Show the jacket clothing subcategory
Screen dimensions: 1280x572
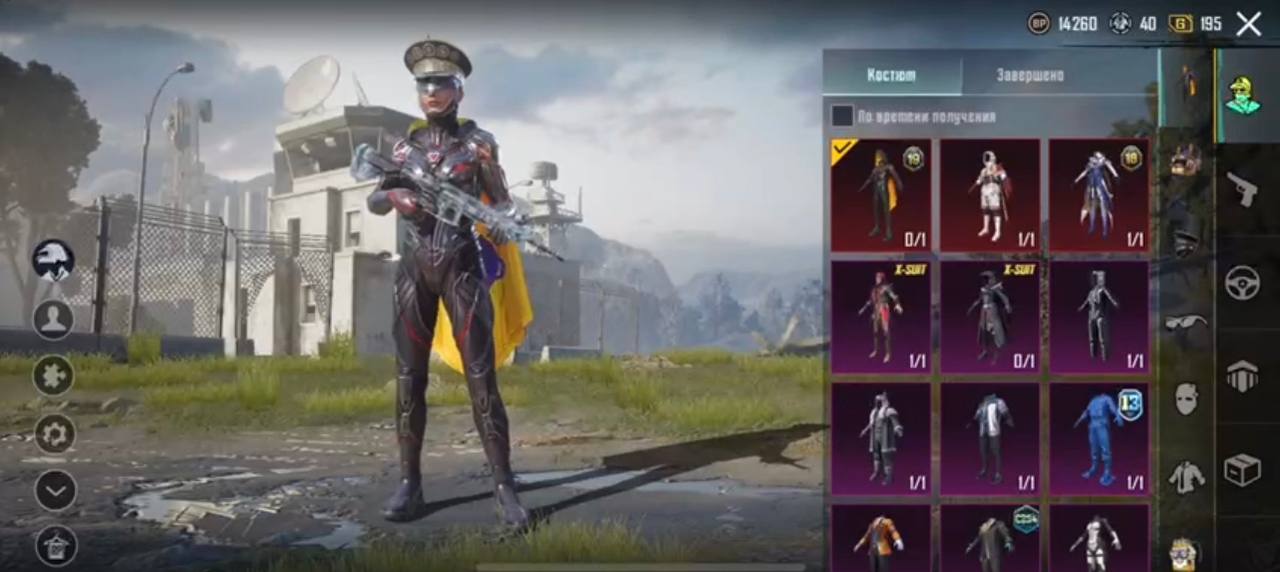tap(1186, 477)
